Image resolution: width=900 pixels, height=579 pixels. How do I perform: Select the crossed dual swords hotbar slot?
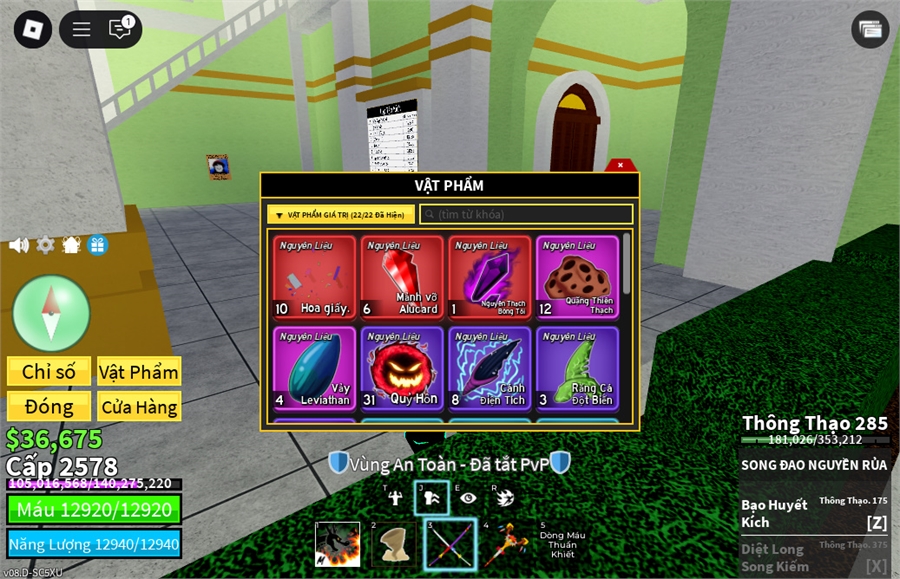pos(450,544)
